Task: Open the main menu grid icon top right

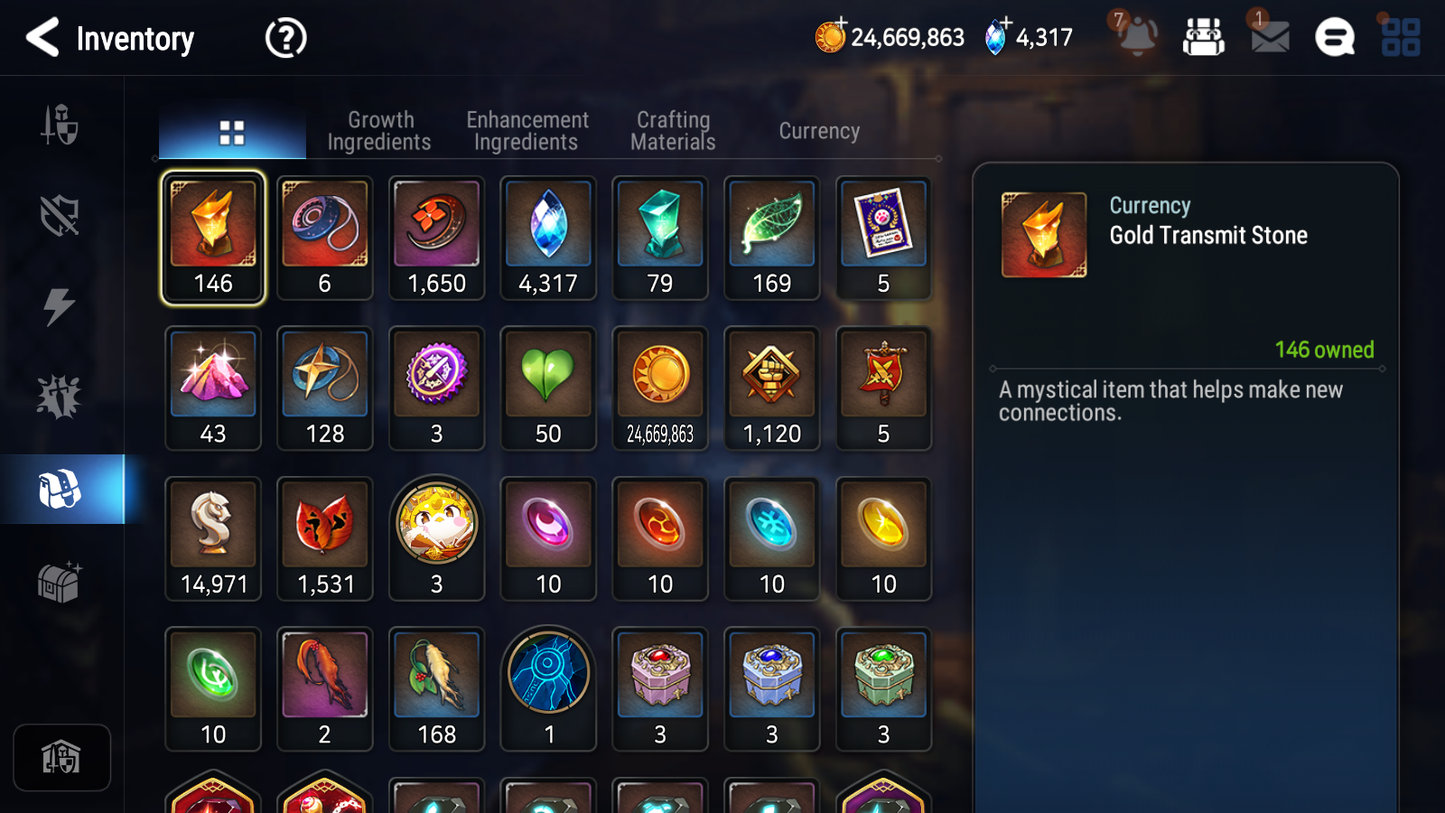Action: click(x=1400, y=37)
